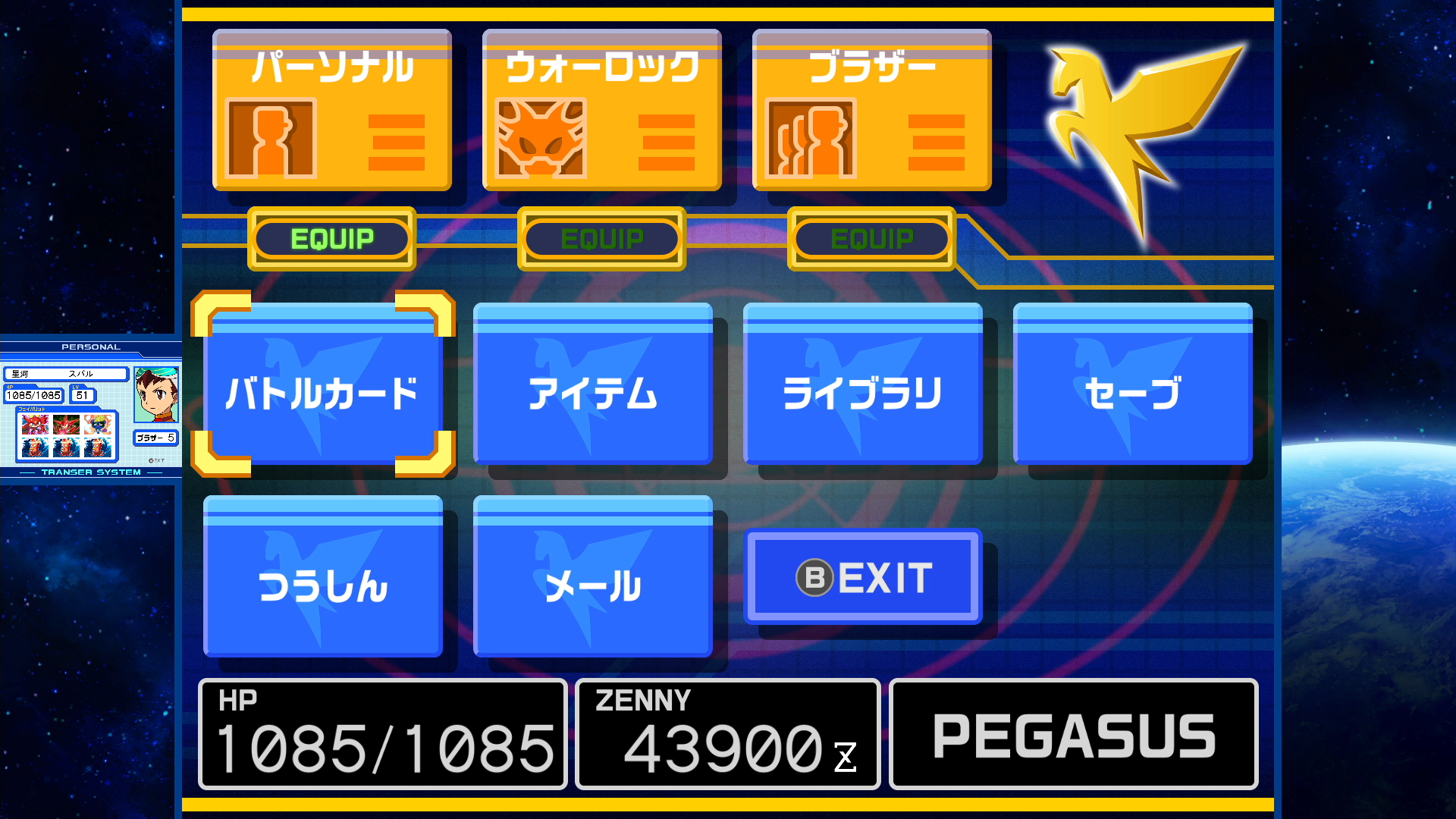Exit the menu with the B EXIT button
The height and width of the screenshot is (819, 1456).
point(863,576)
